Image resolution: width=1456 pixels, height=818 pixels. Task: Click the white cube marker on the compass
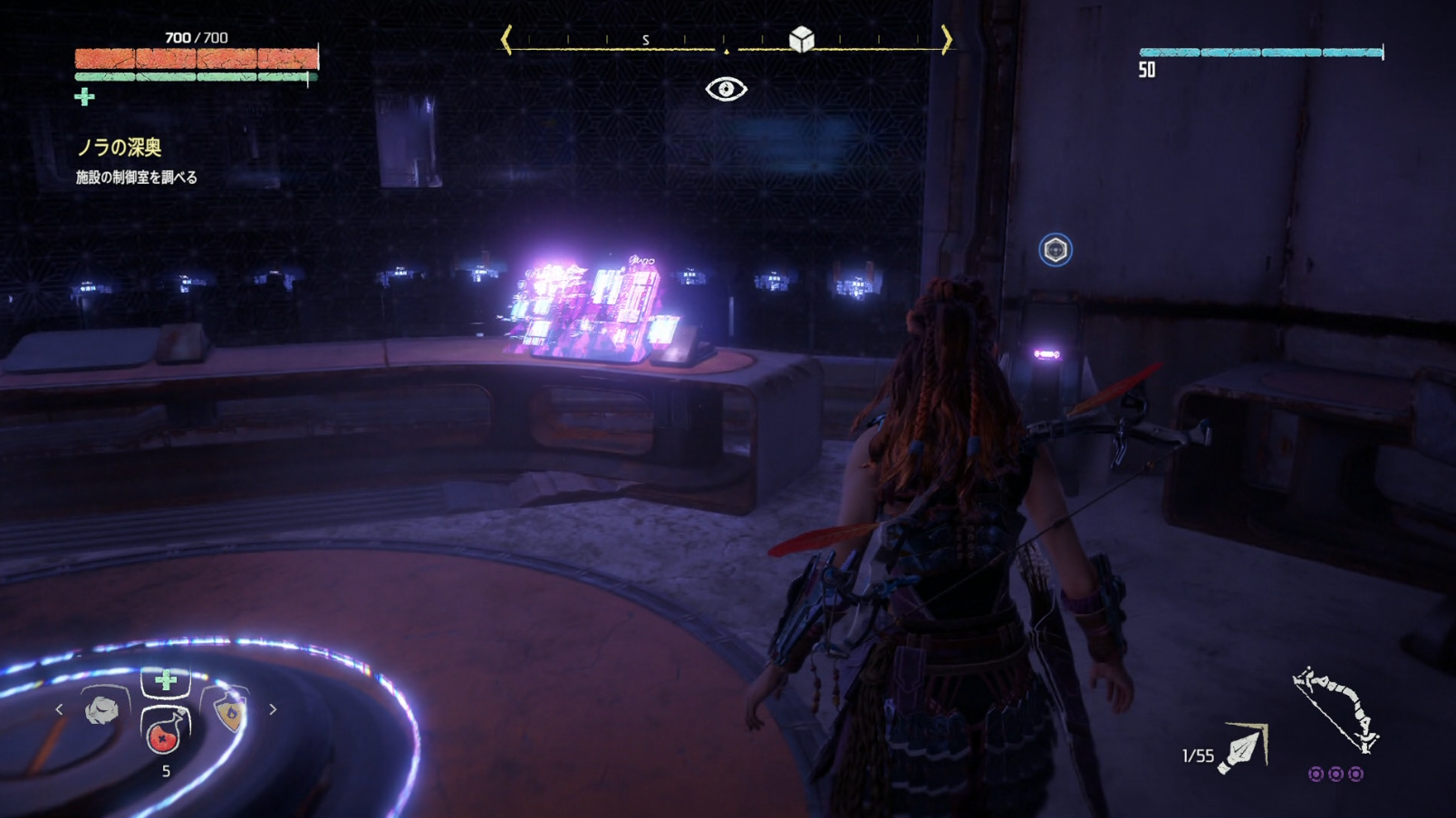click(801, 39)
